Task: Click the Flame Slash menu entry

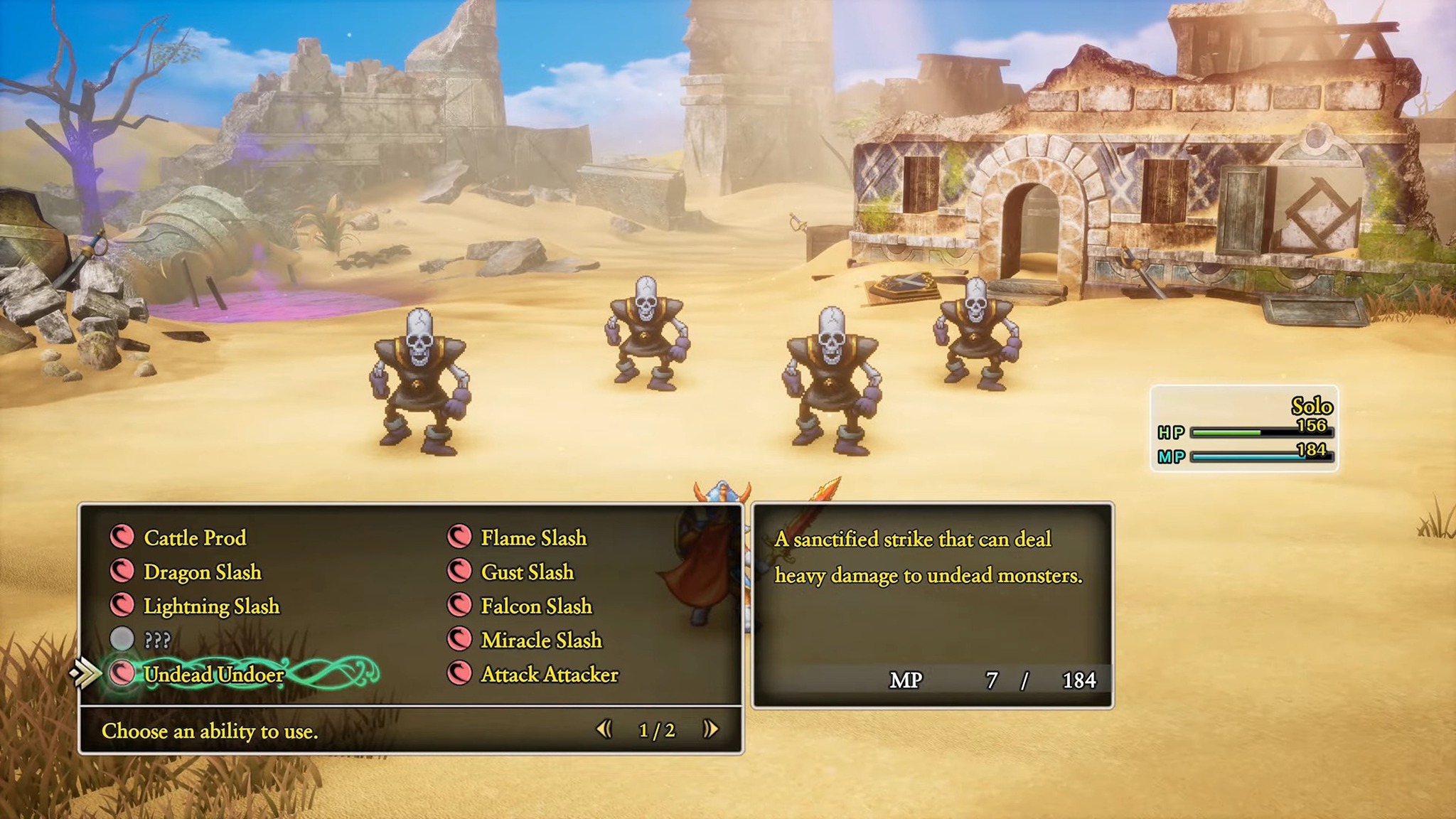Action: (533, 538)
